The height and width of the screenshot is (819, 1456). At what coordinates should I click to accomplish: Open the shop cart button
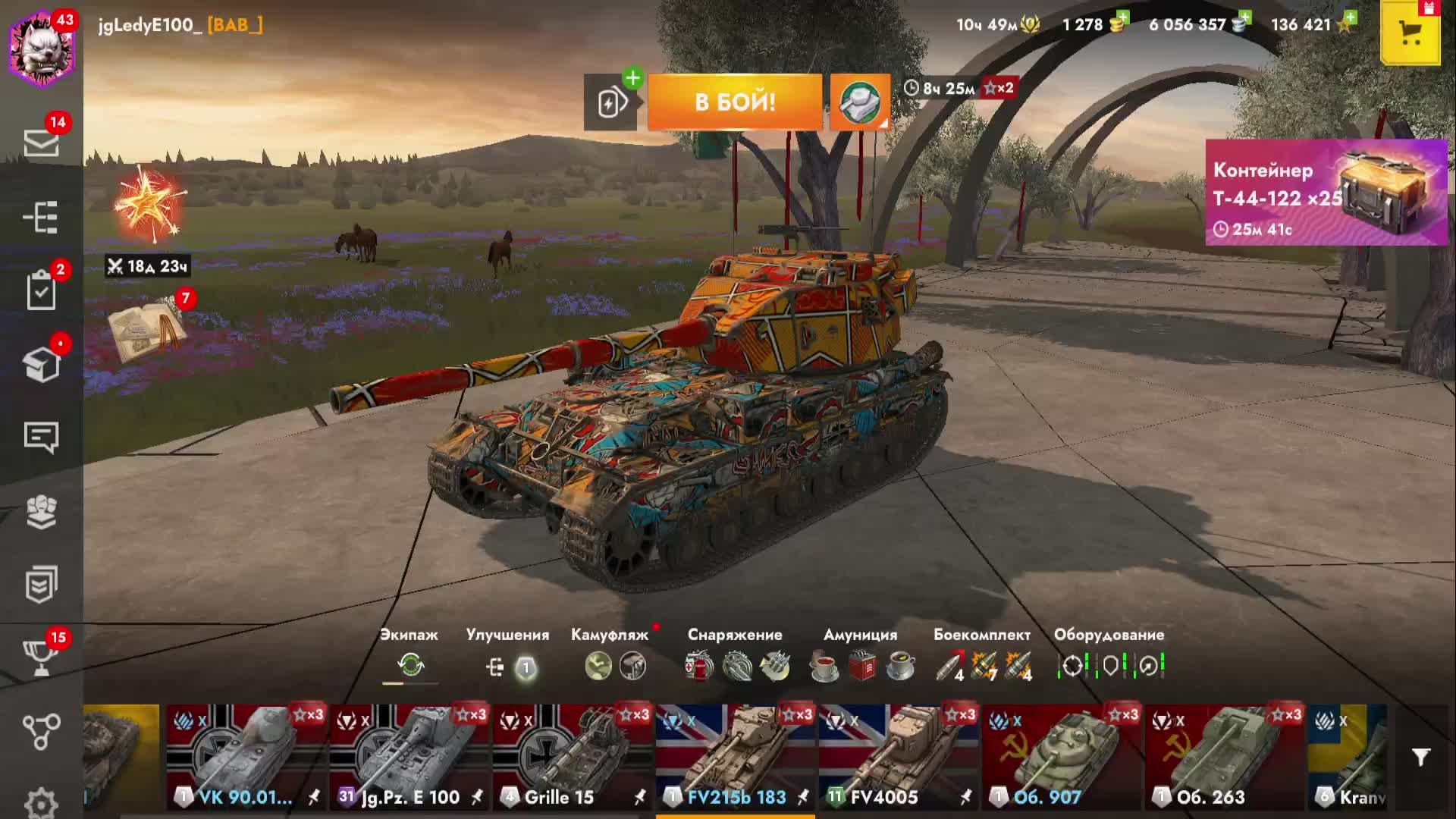(1410, 33)
